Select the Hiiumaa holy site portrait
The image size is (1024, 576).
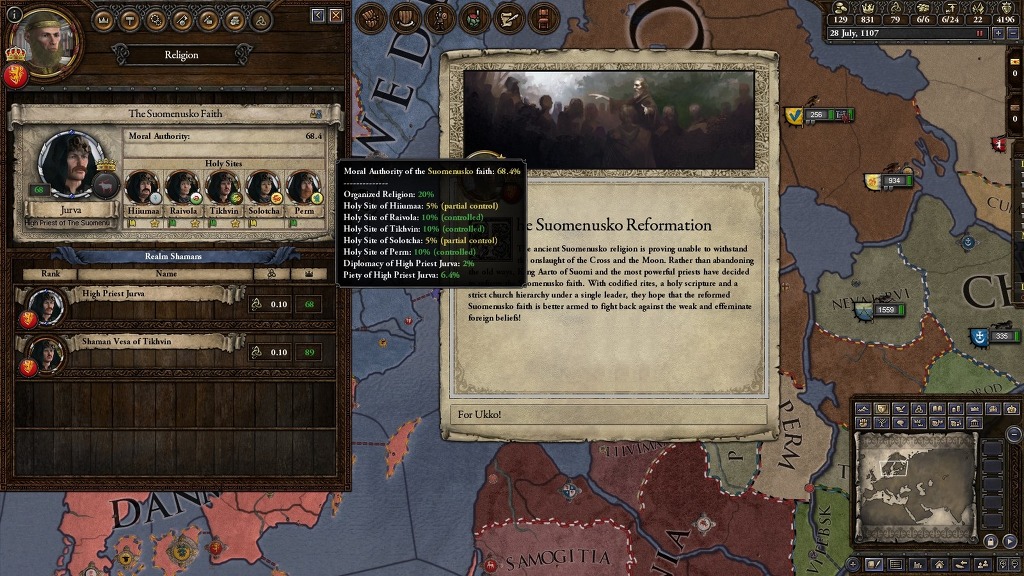pos(142,187)
